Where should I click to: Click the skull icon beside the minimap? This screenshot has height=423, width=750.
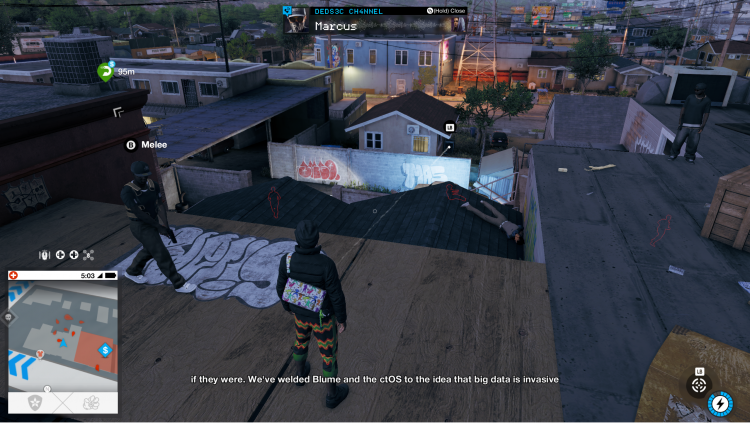(x=9, y=317)
